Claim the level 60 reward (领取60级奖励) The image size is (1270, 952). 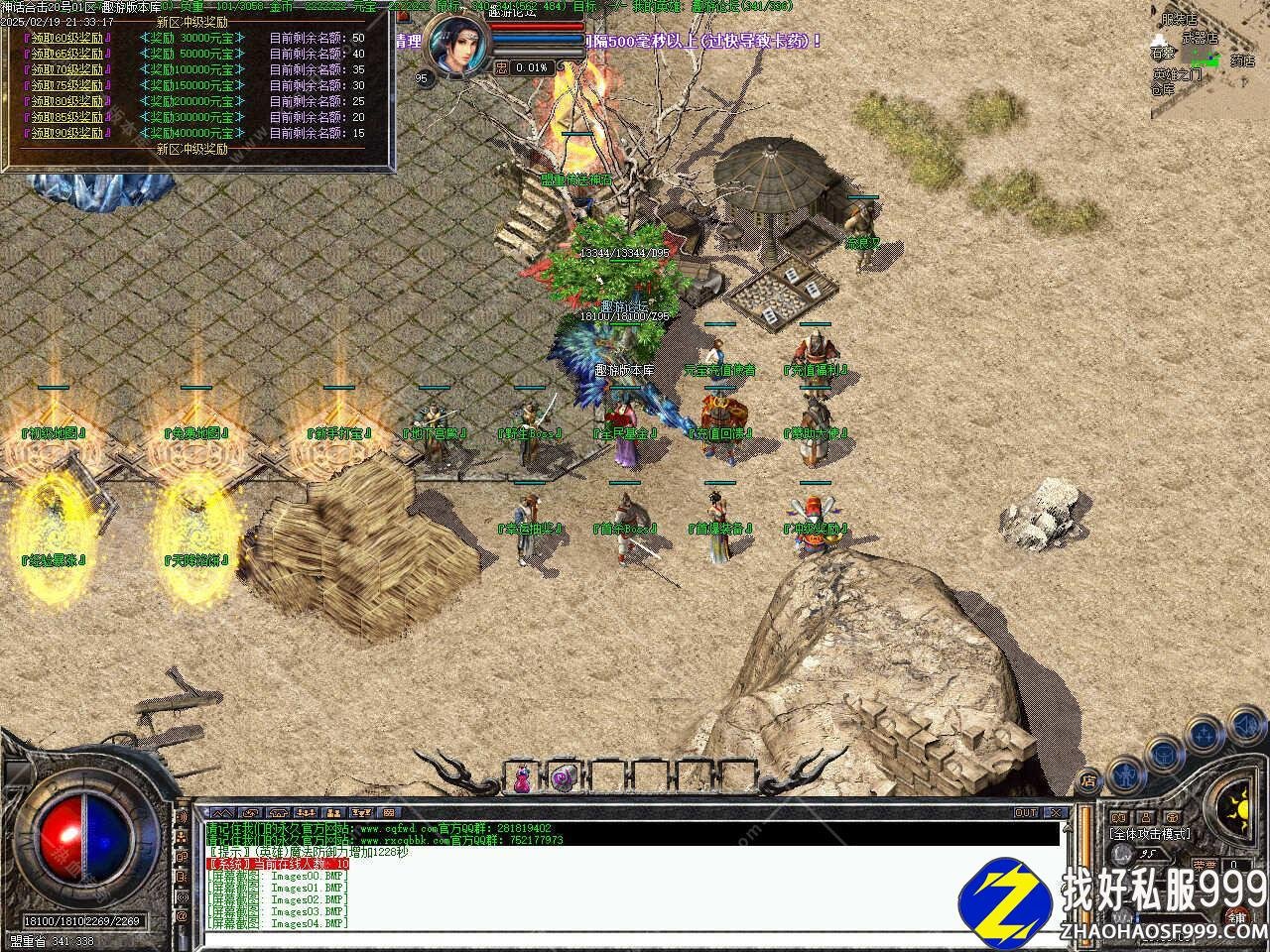point(71,38)
